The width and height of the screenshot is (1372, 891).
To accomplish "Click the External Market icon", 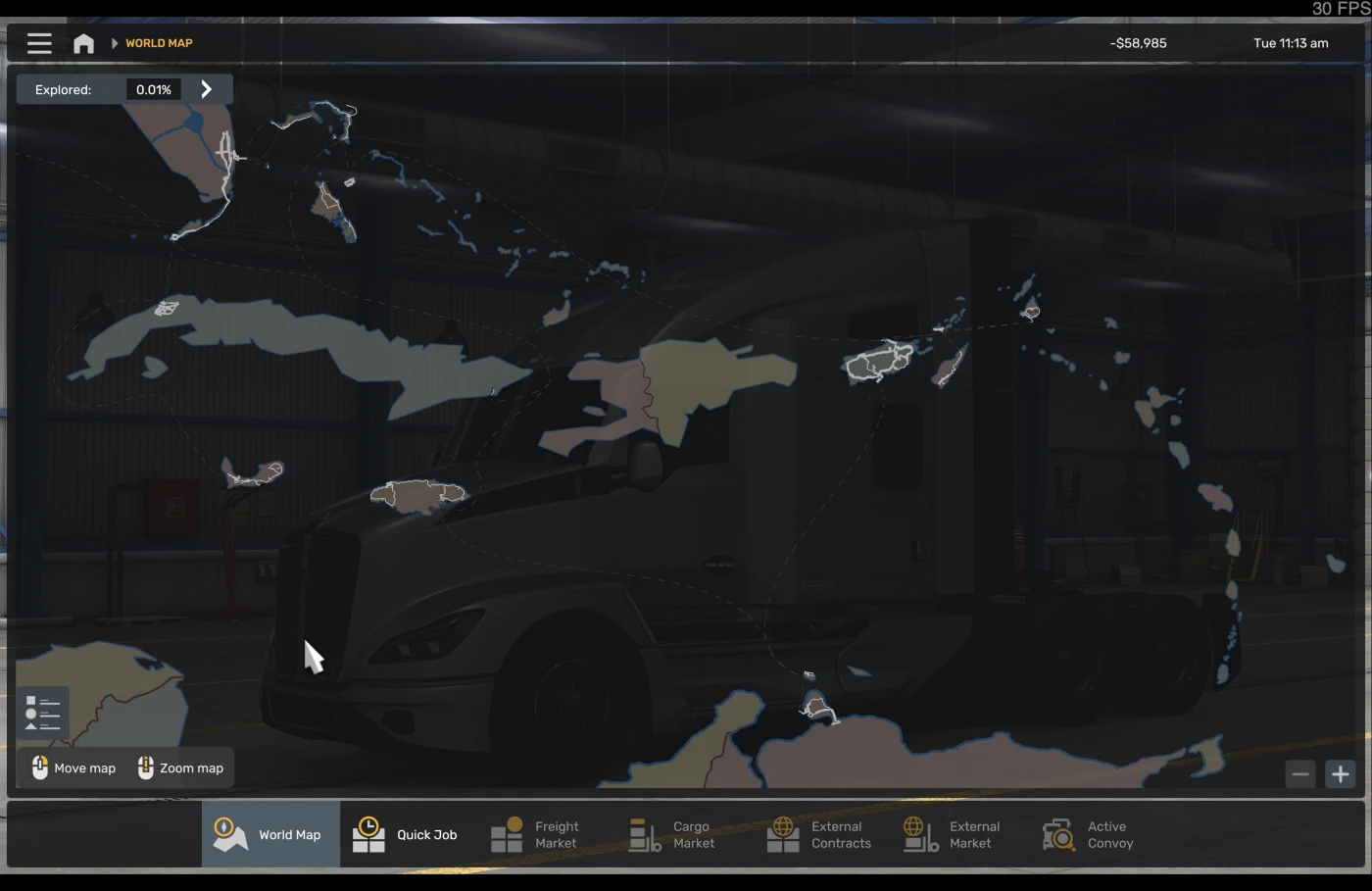I will click(919, 833).
